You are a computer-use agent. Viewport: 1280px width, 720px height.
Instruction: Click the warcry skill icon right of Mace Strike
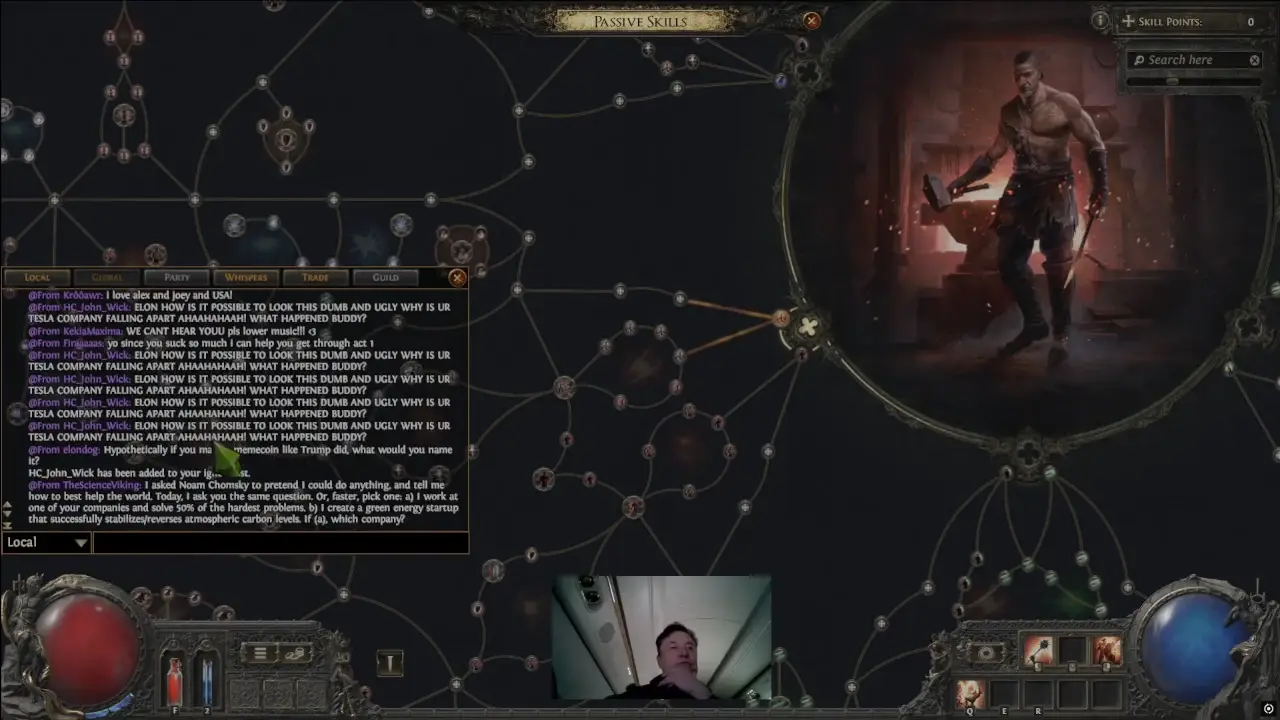click(x=1107, y=649)
